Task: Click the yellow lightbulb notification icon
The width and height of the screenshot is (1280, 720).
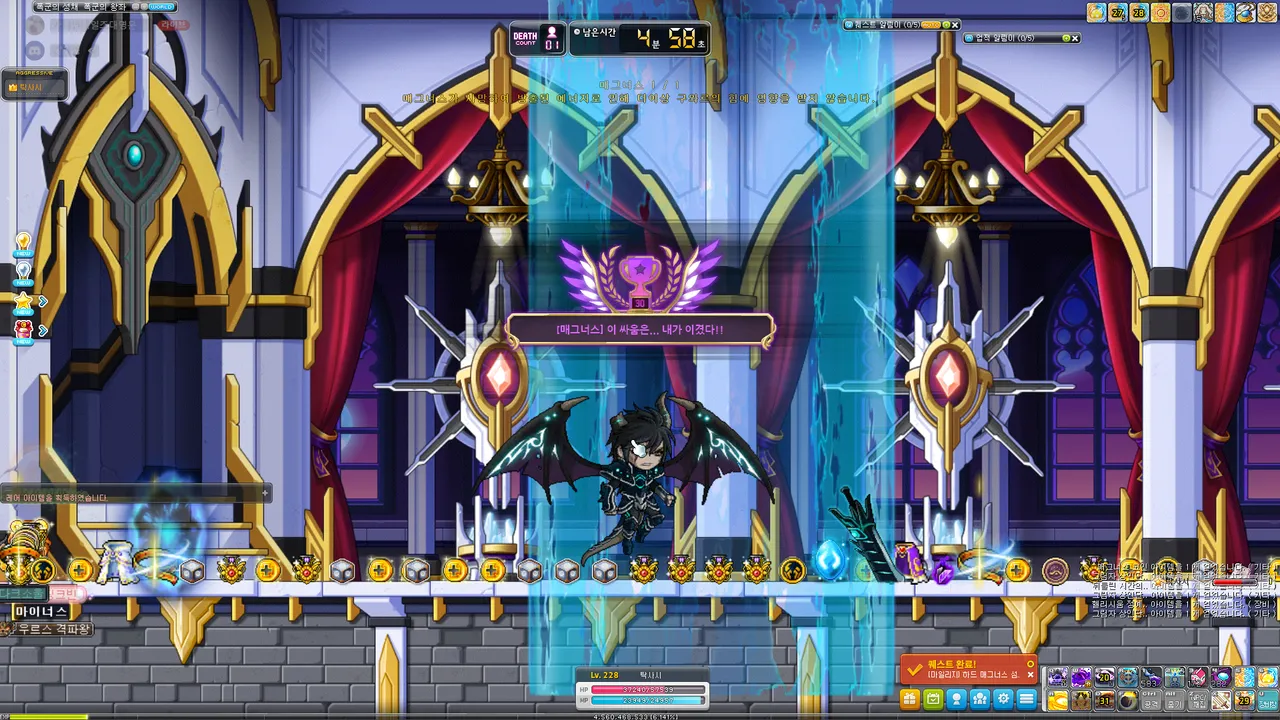Action: coord(23,244)
